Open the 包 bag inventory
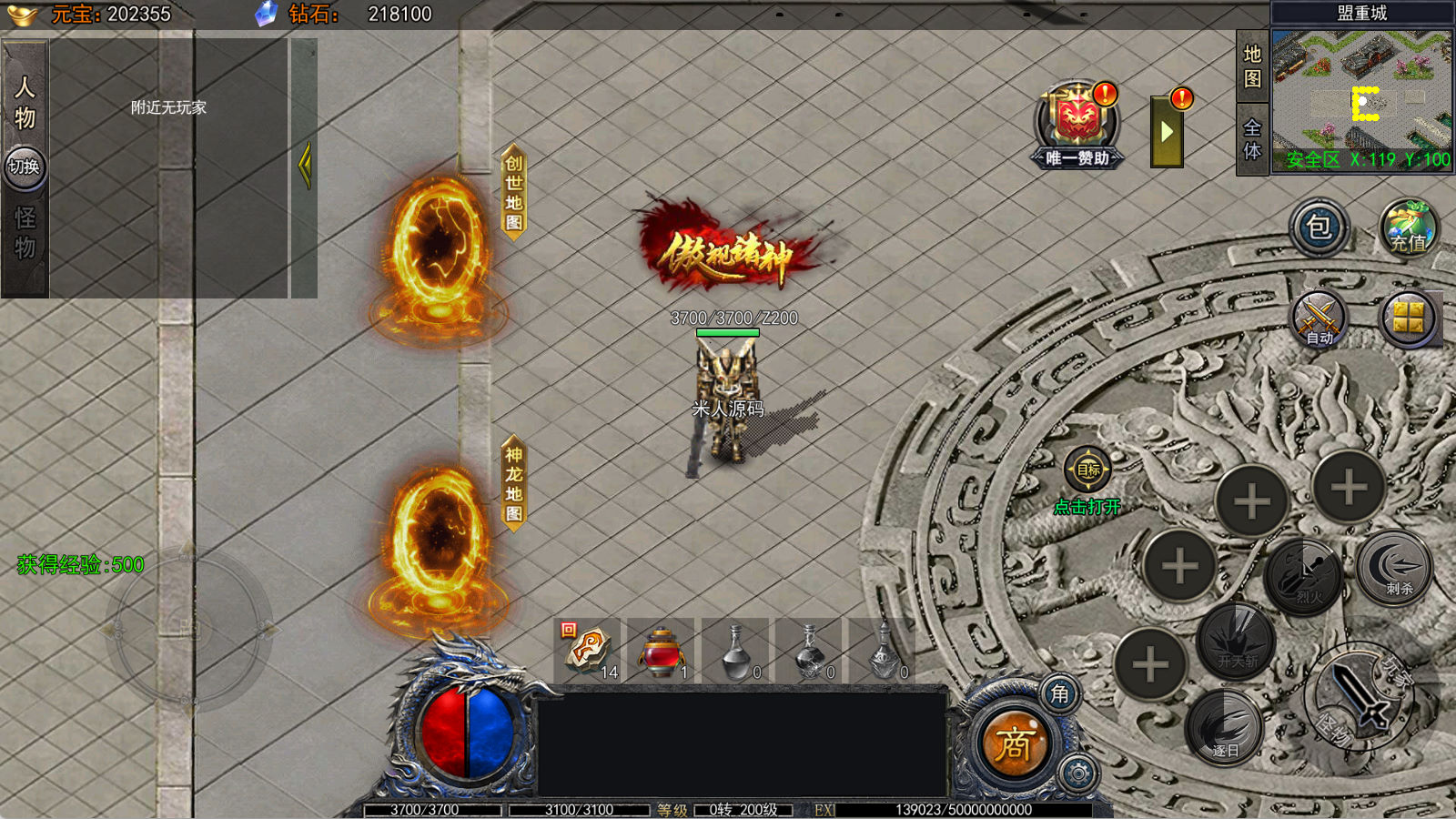Screen dimensions: 1456x819 (1319, 227)
